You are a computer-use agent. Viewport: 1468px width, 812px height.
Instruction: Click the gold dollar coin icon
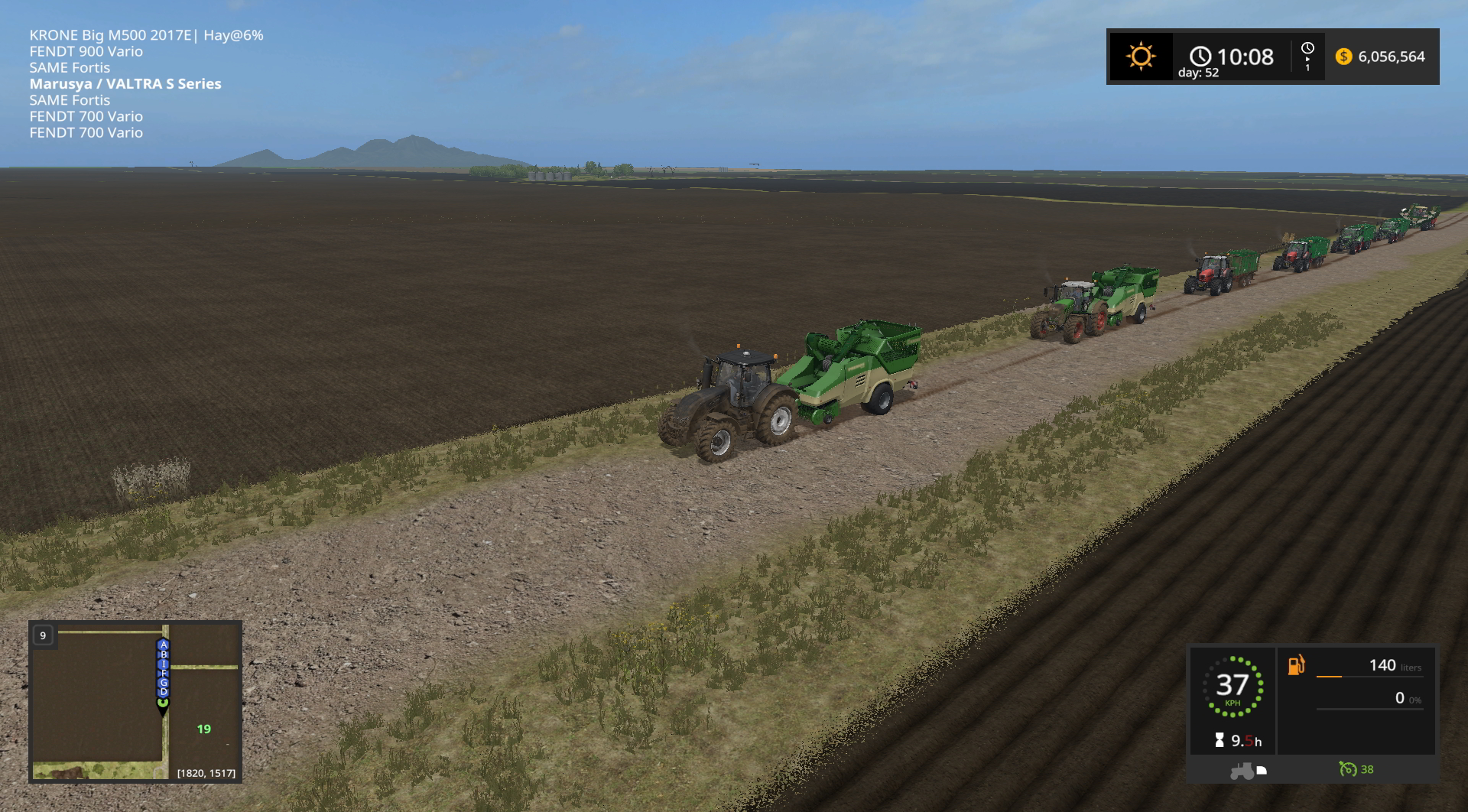(1343, 57)
